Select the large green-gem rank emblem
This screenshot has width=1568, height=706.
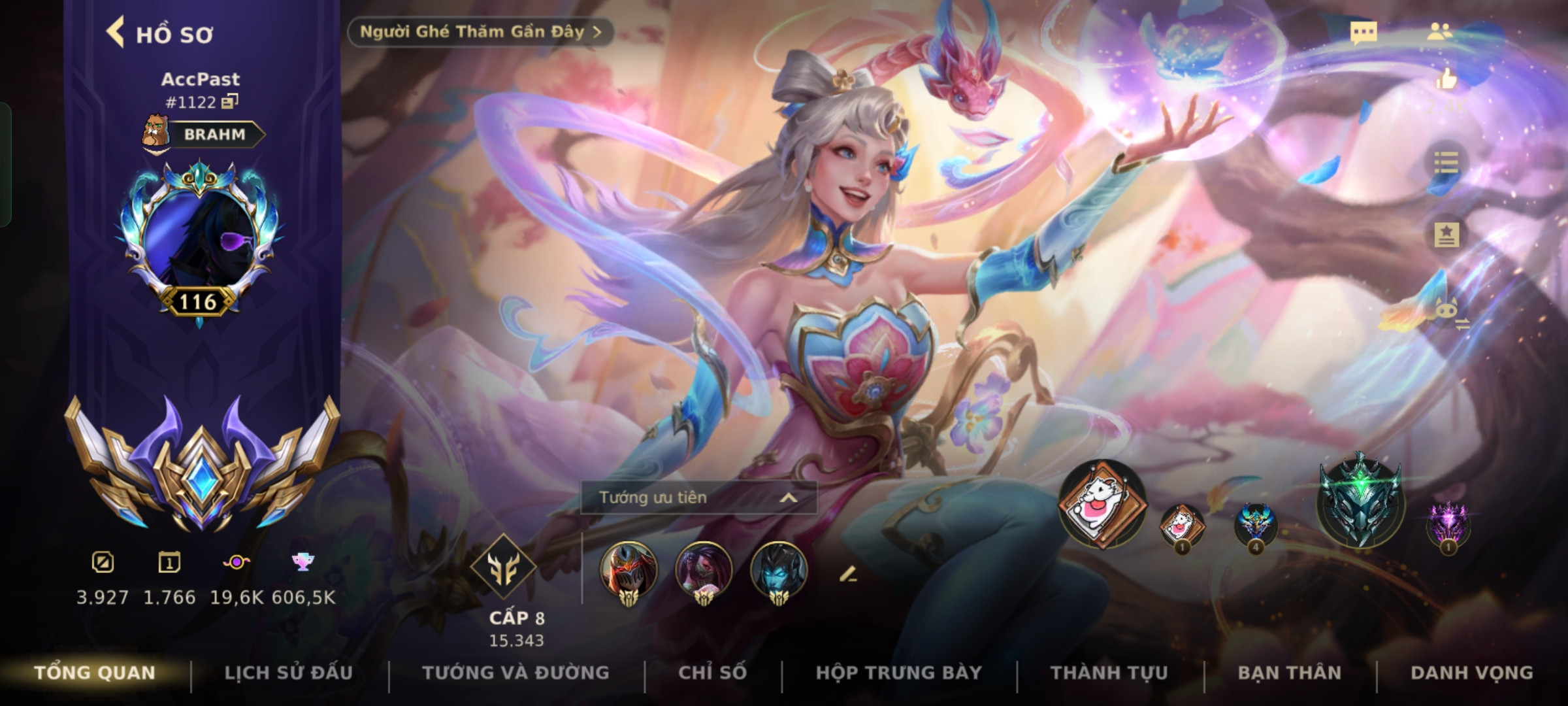tap(1360, 500)
